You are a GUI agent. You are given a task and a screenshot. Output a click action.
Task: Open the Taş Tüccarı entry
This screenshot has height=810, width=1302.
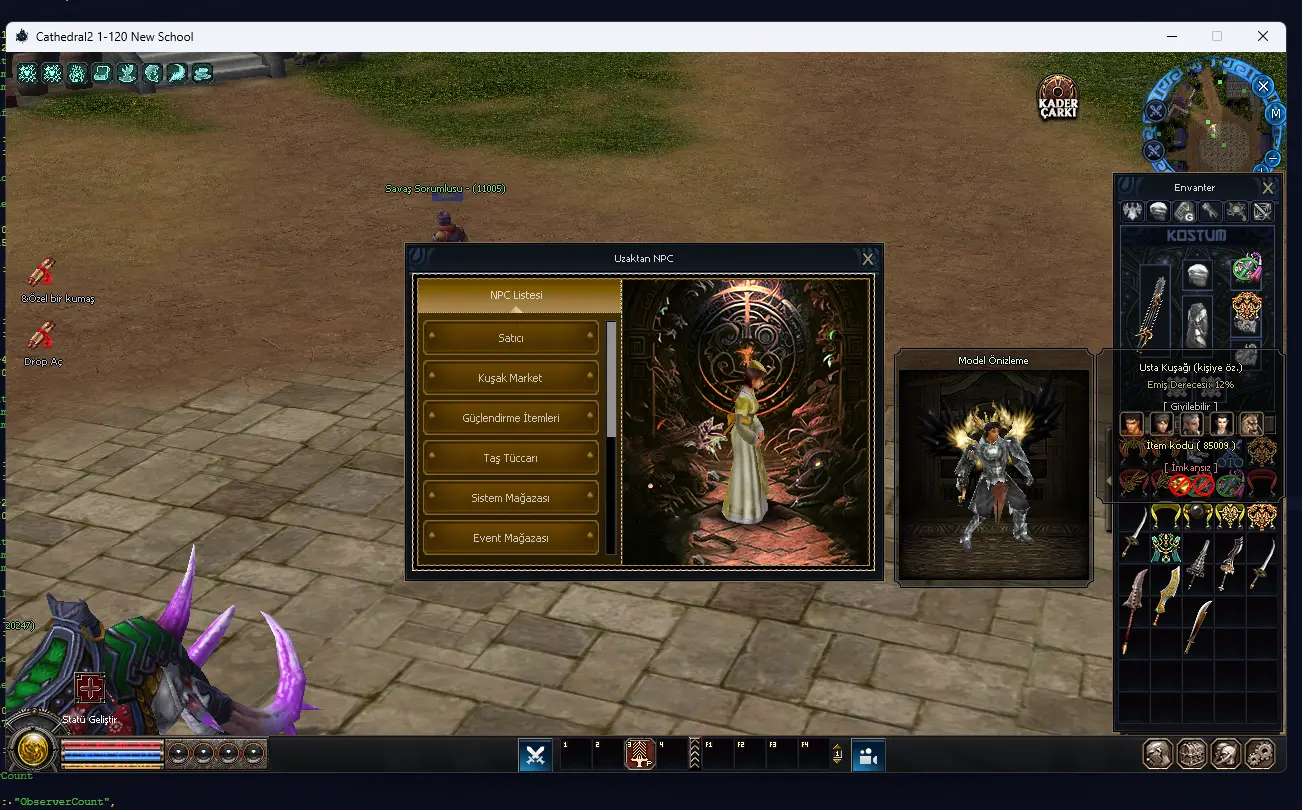point(511,458)
